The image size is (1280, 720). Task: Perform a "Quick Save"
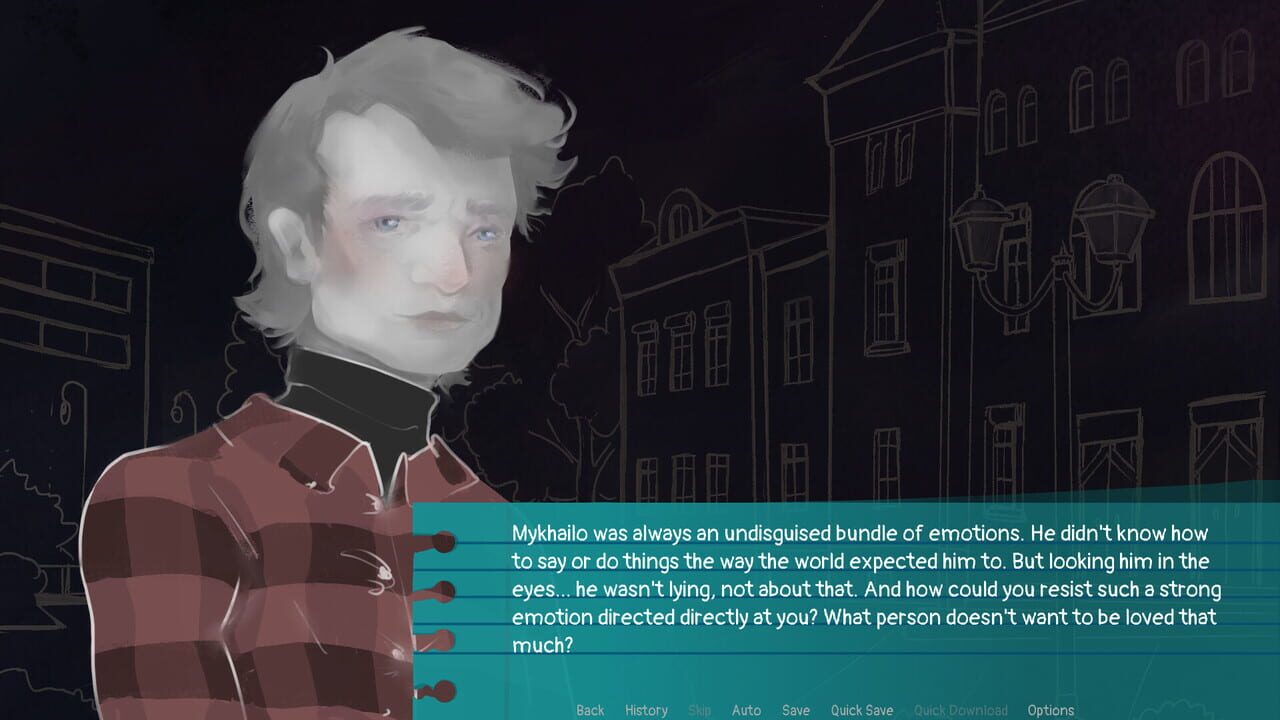tap(861, 710)
